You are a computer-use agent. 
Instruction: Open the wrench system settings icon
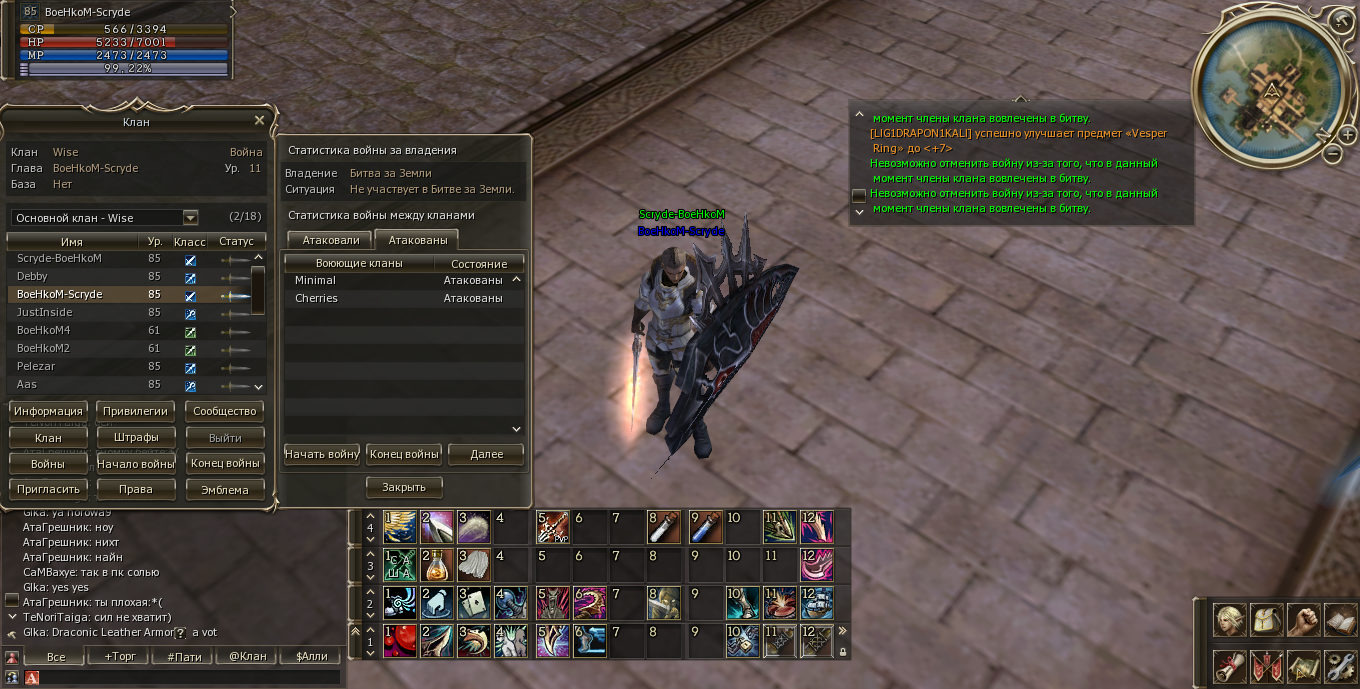[x=1339, y=664]
